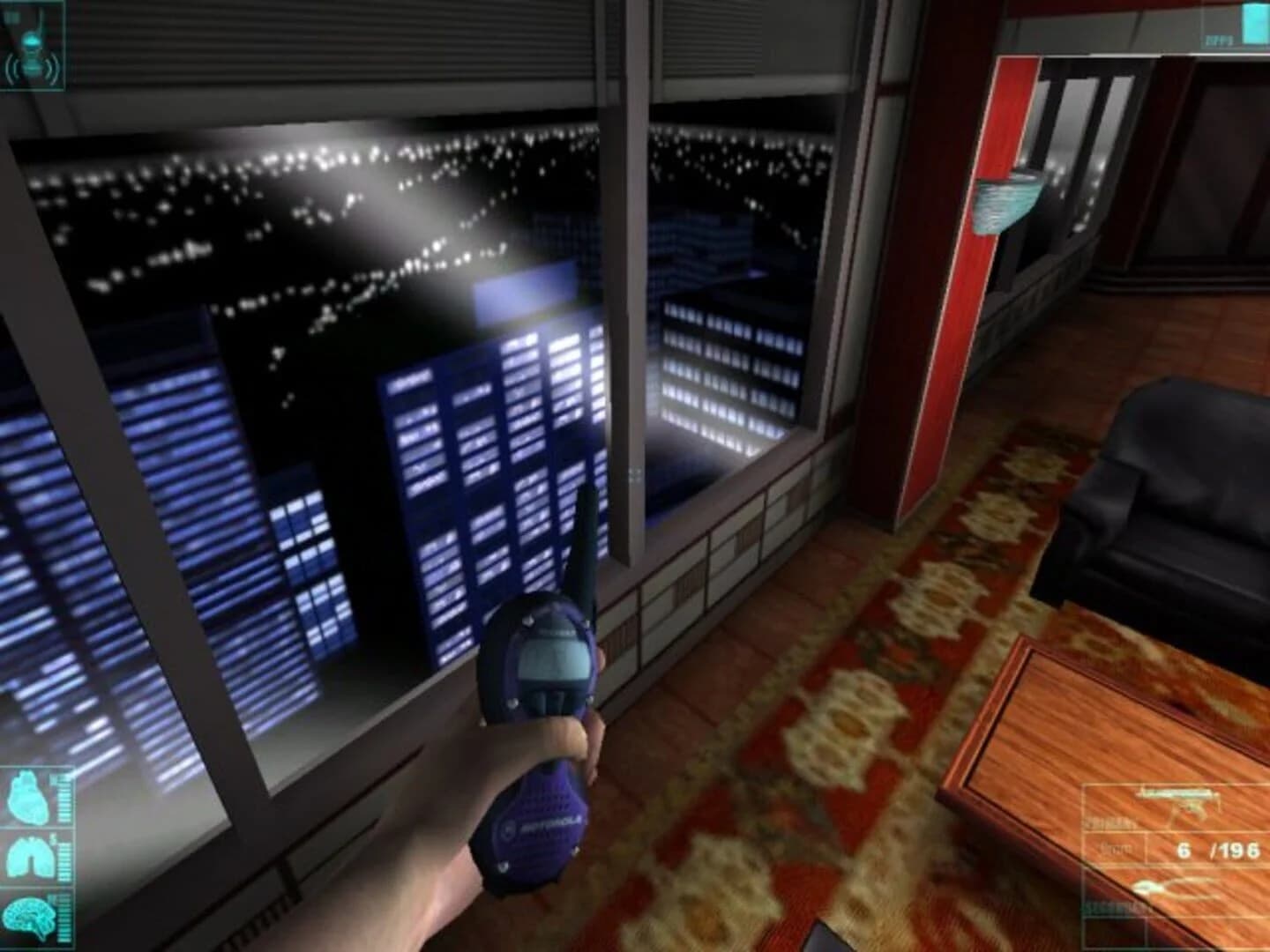
Task: Open the ZIPPS counter display
Action: [1220, 40]
